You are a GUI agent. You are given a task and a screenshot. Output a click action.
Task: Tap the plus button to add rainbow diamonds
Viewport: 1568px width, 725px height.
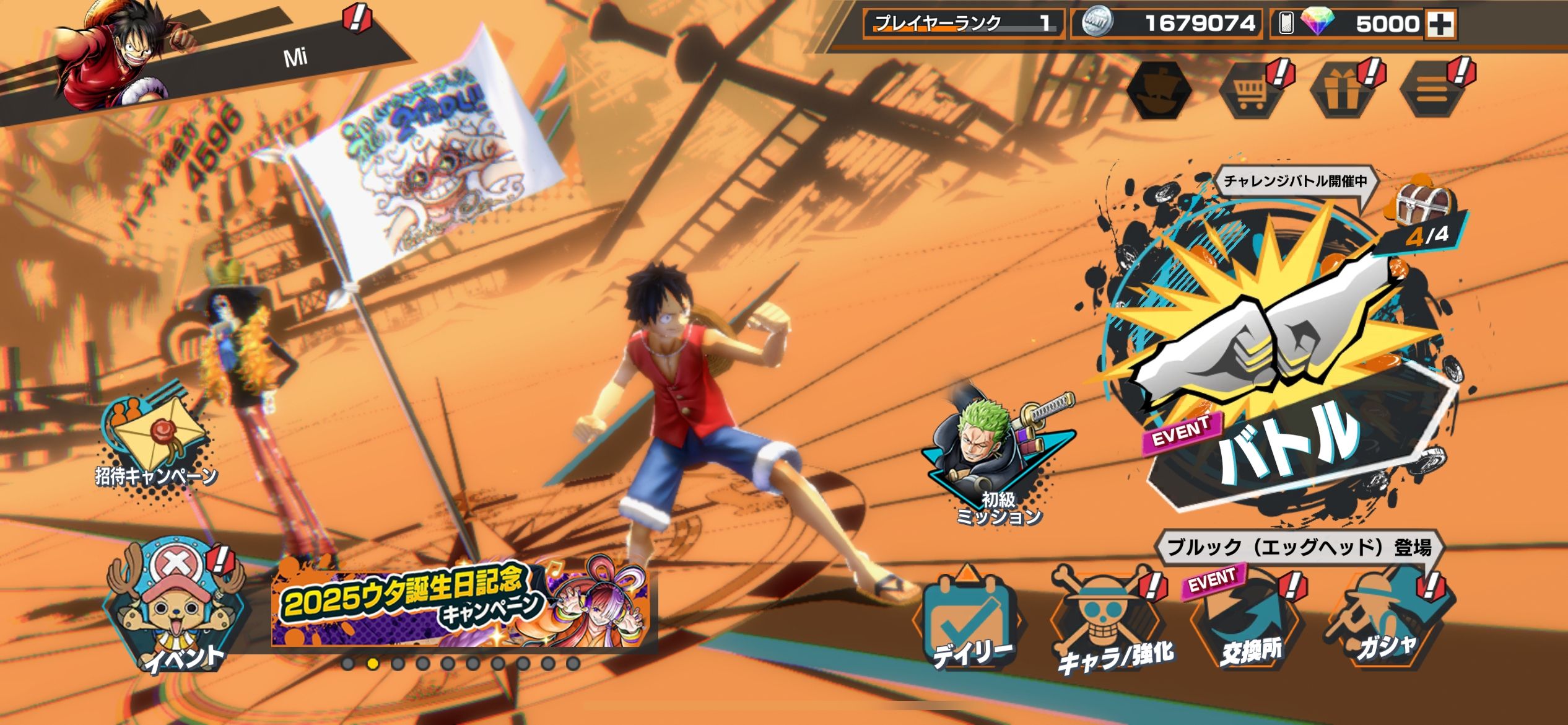point(1440,24)
